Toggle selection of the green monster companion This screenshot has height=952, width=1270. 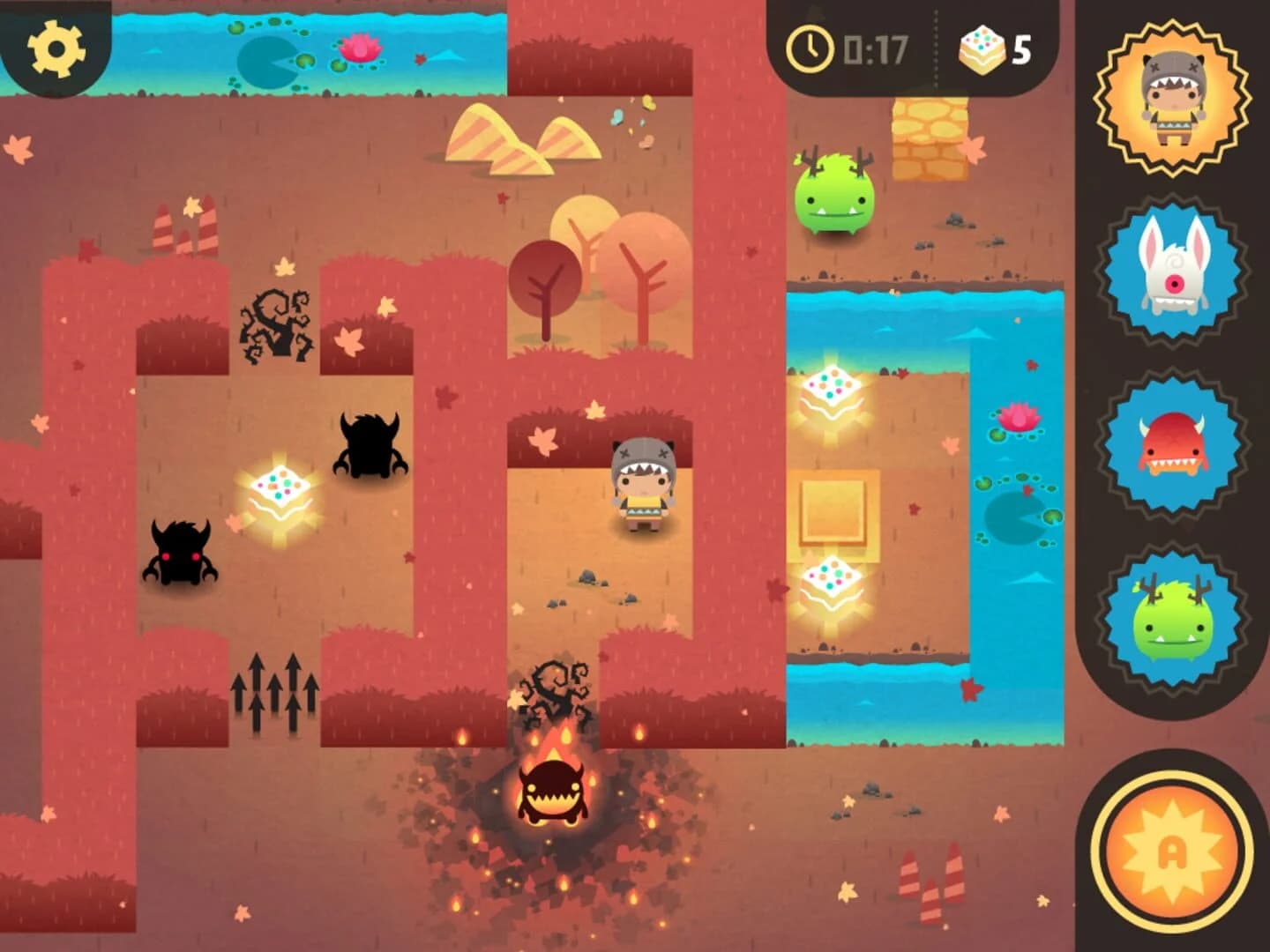point(1175,608)
